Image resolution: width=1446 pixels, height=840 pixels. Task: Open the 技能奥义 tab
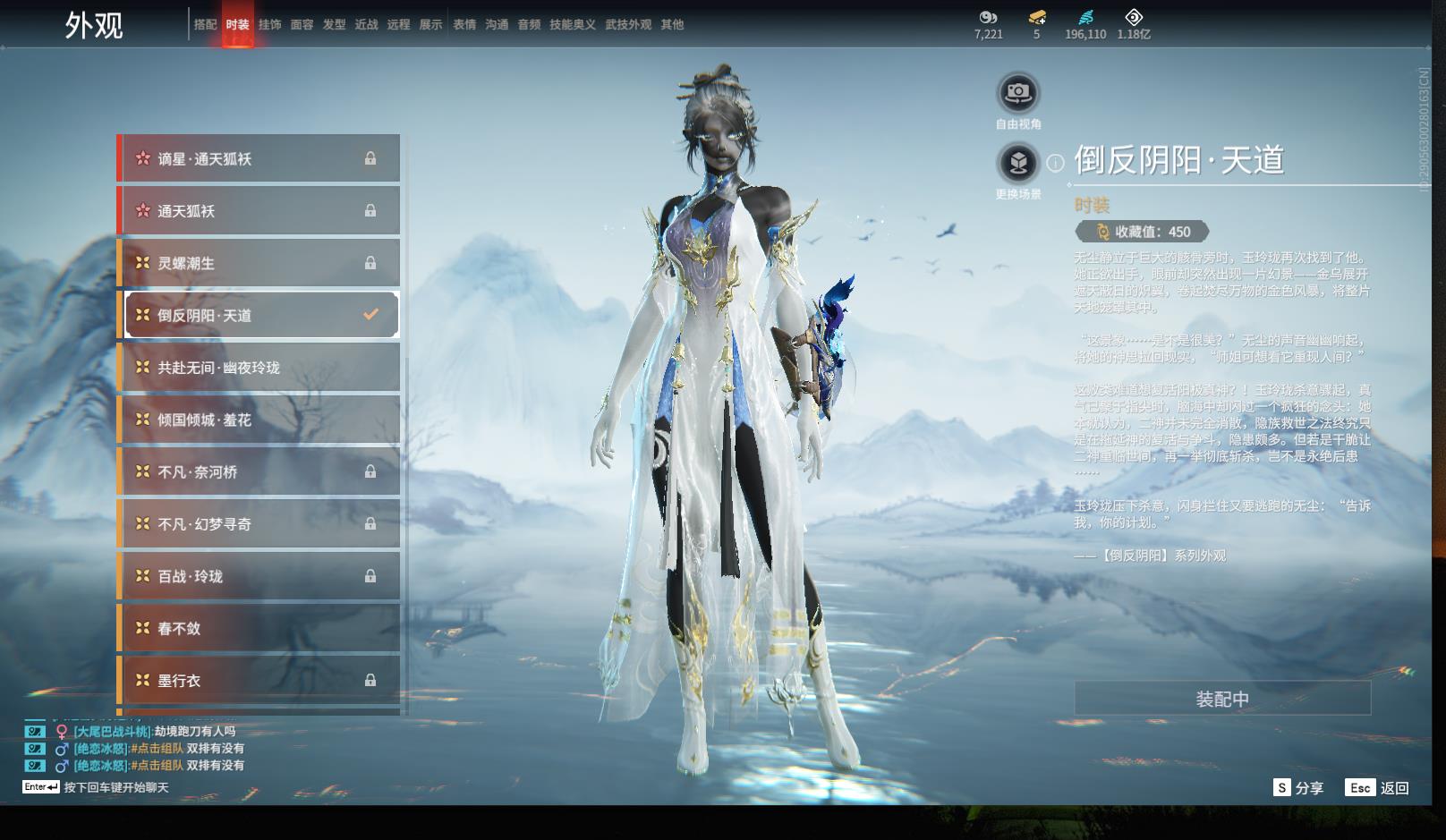(x=572, y=25)
